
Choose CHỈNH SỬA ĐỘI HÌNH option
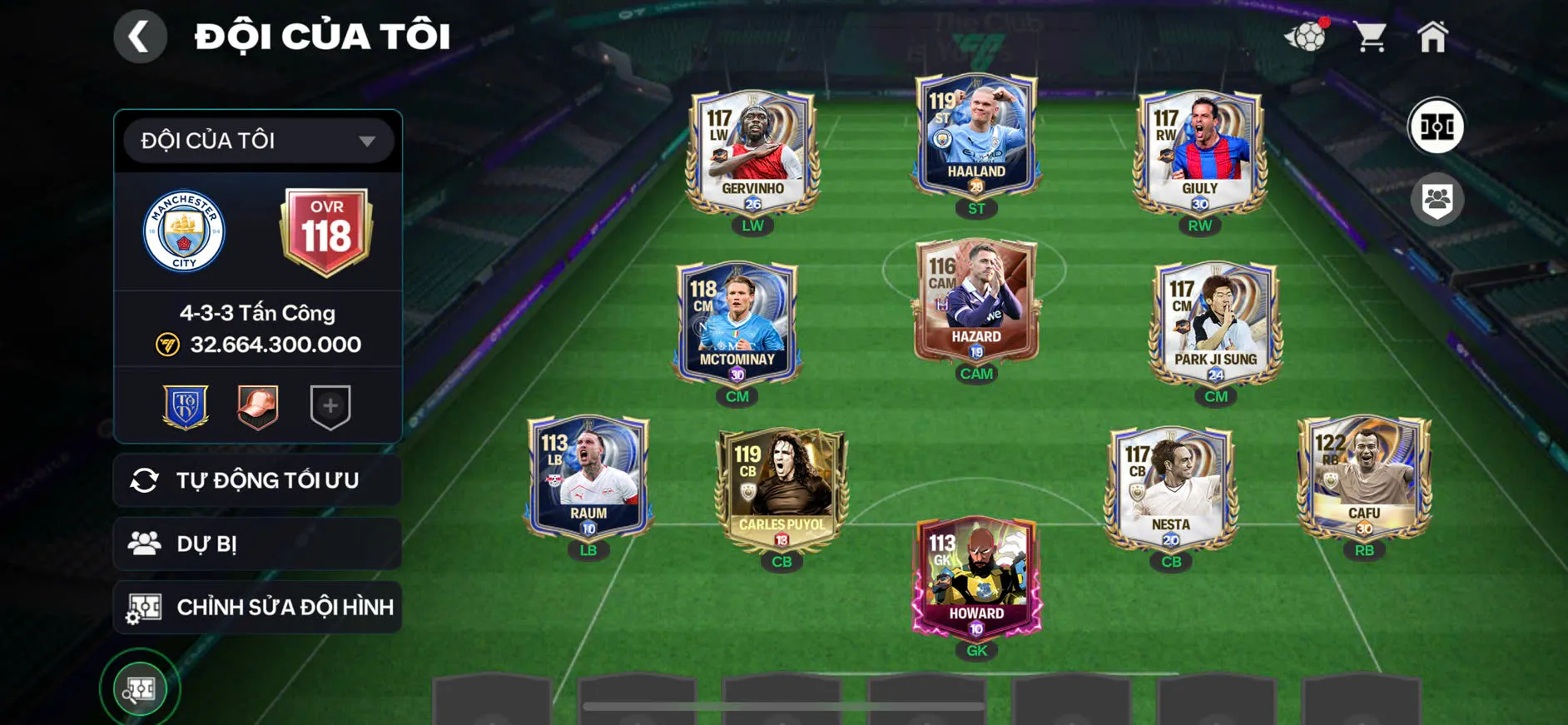point(257,607)
